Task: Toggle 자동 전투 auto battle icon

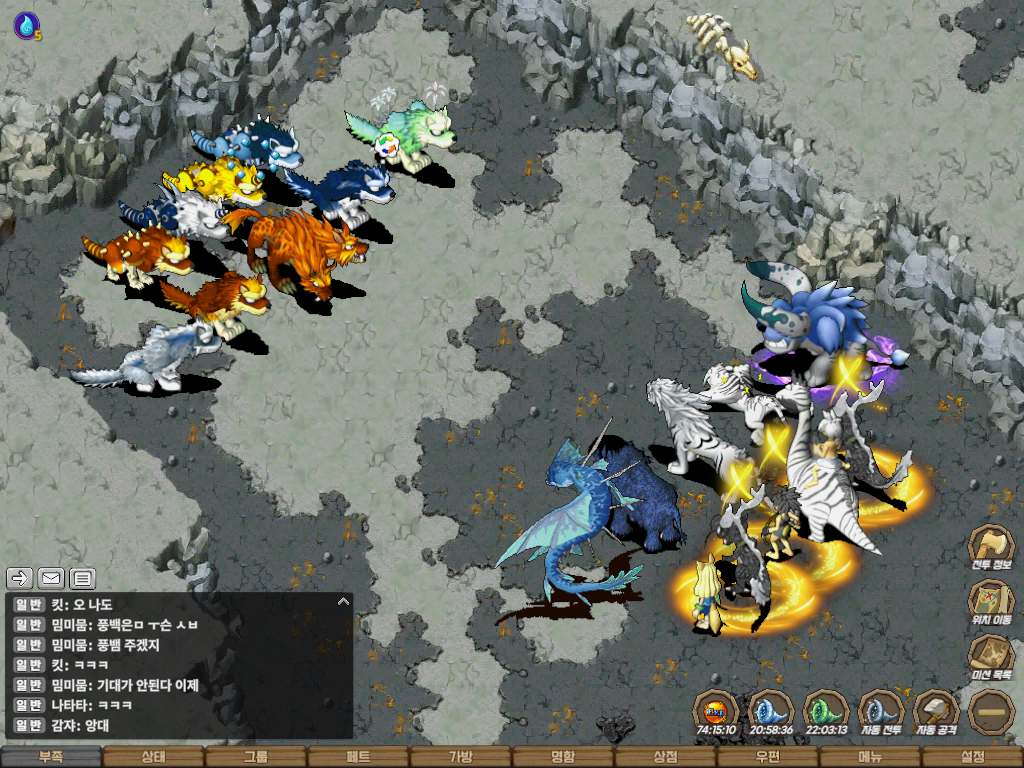Action: [882, 711]
